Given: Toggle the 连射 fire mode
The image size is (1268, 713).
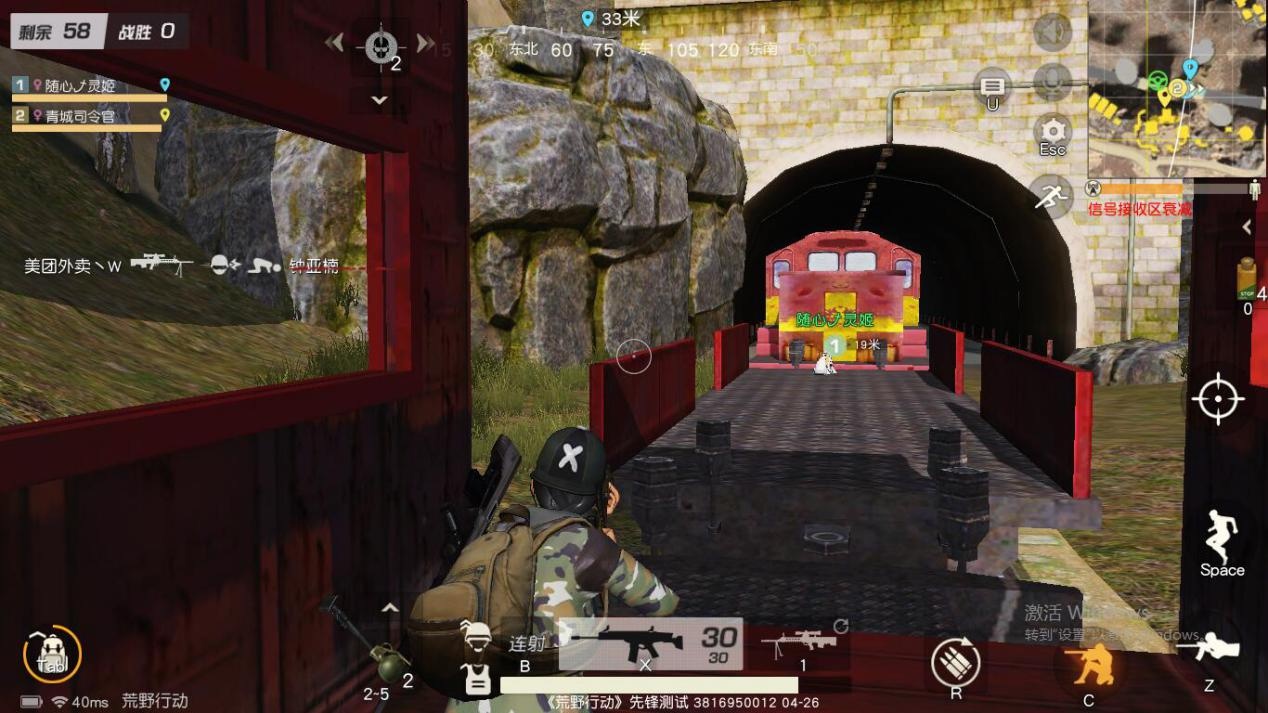Looking at the screenshot, I should coord(526,644).
